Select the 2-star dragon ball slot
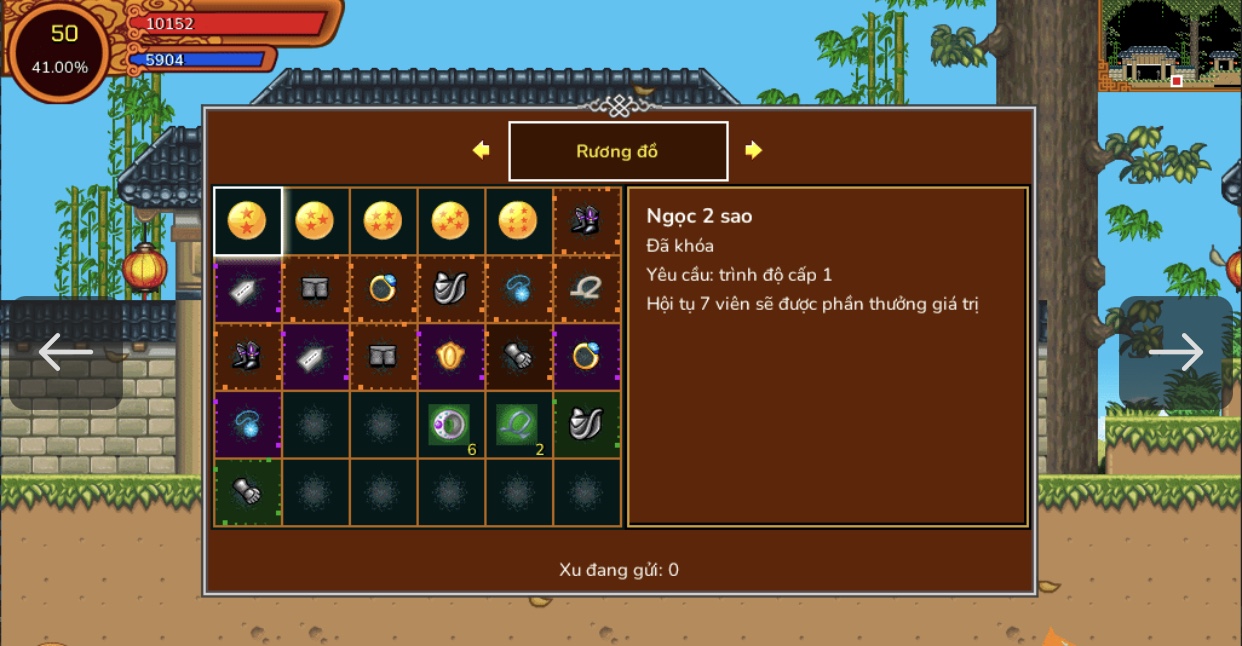Screen dimensions: 1242x646 247,221
